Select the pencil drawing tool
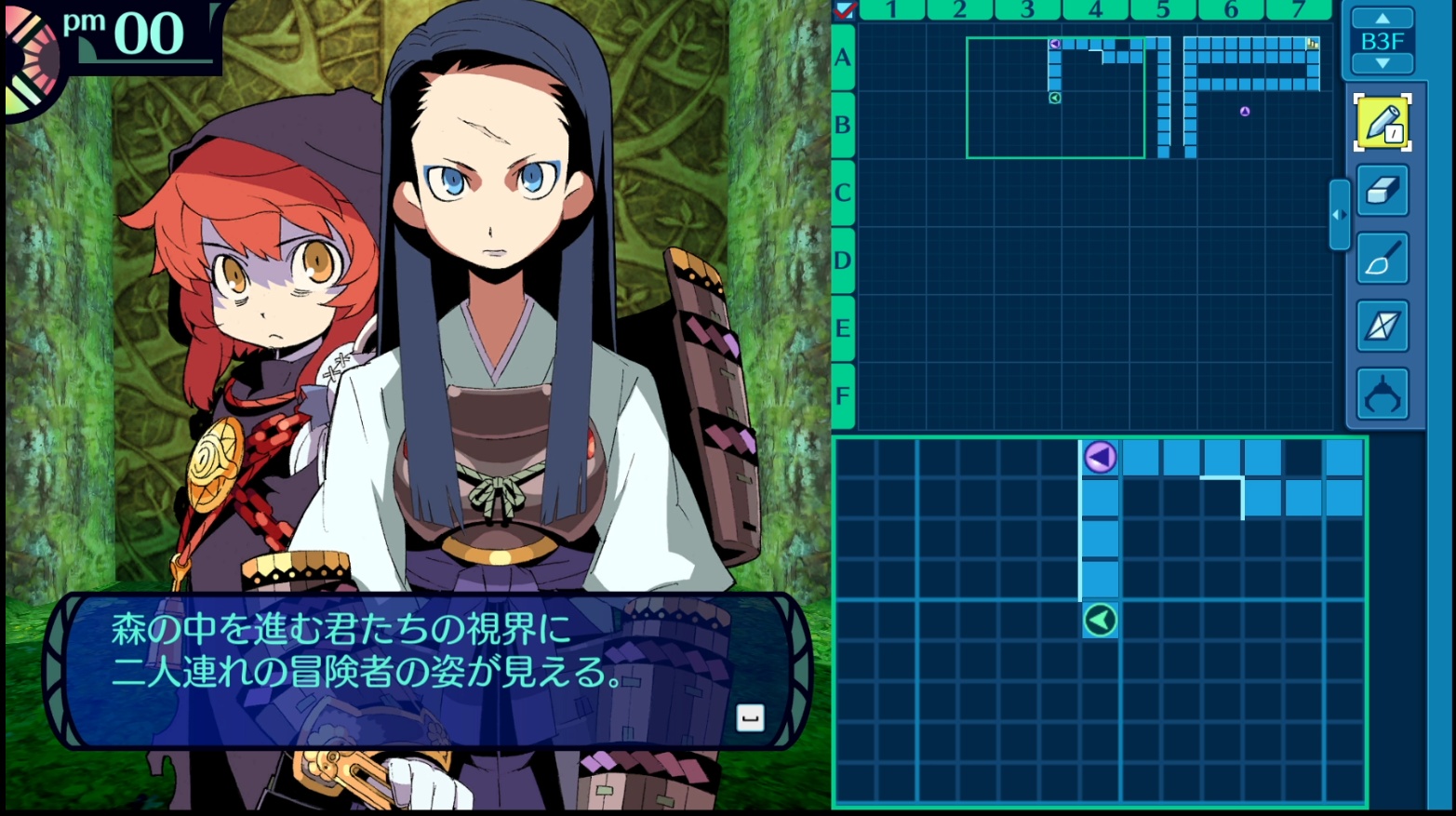The image size is (1456, 816). coord(1382,122)
